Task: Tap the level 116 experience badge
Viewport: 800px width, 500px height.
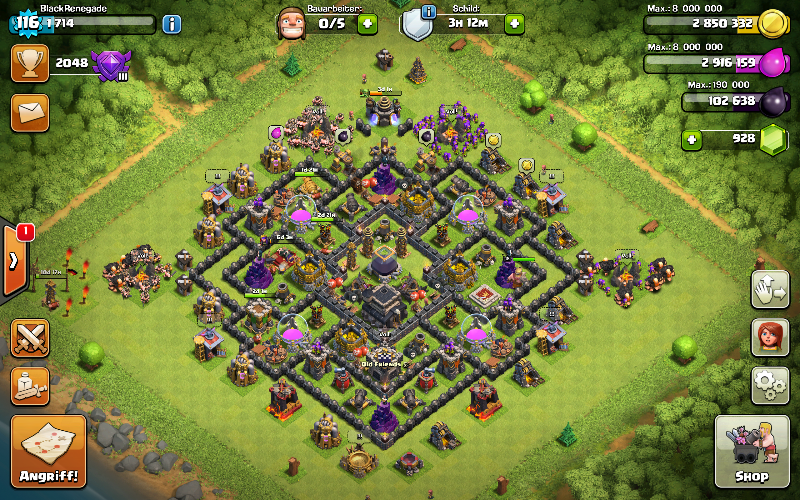Action: point(27,23)
